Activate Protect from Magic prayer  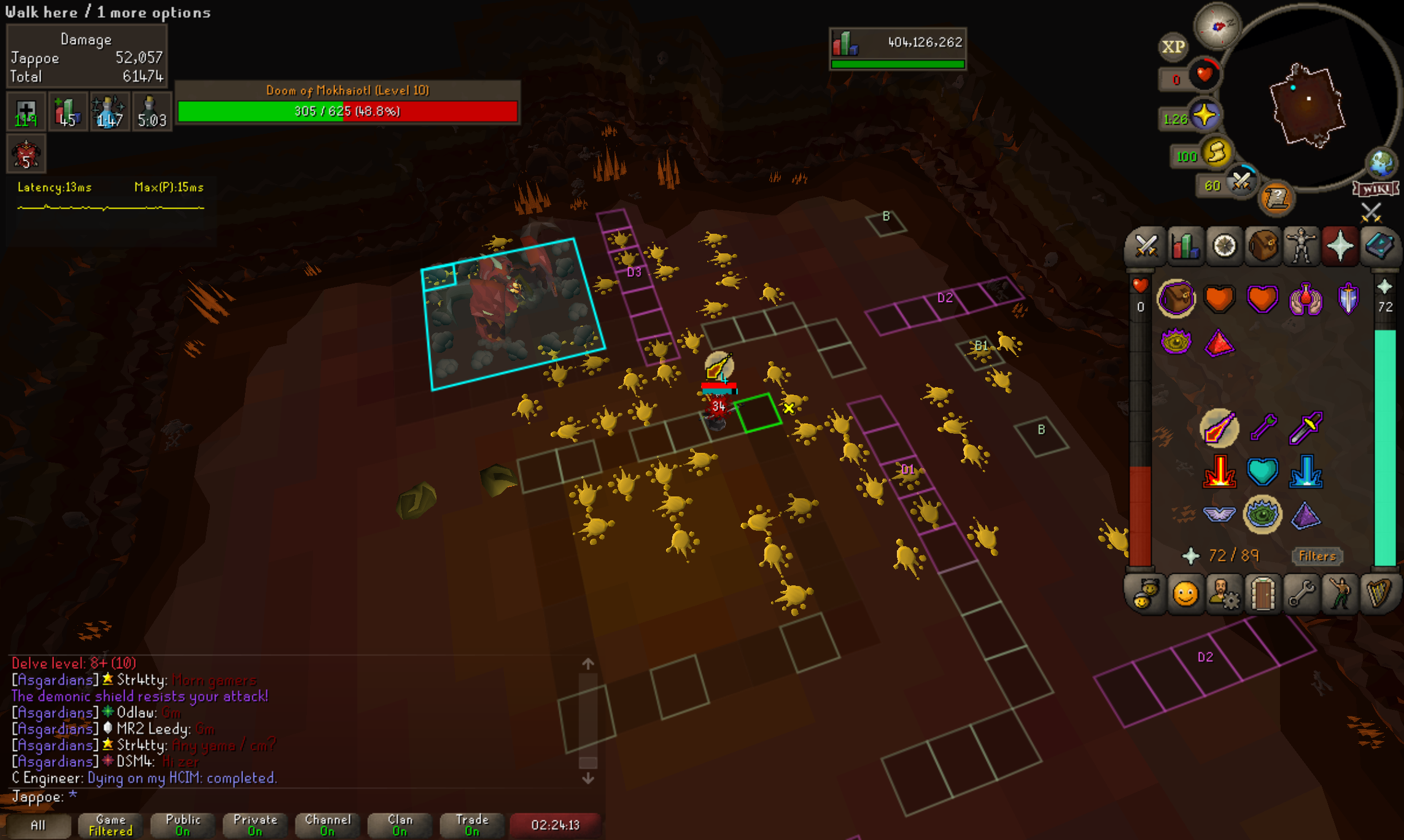(1219, 428)
